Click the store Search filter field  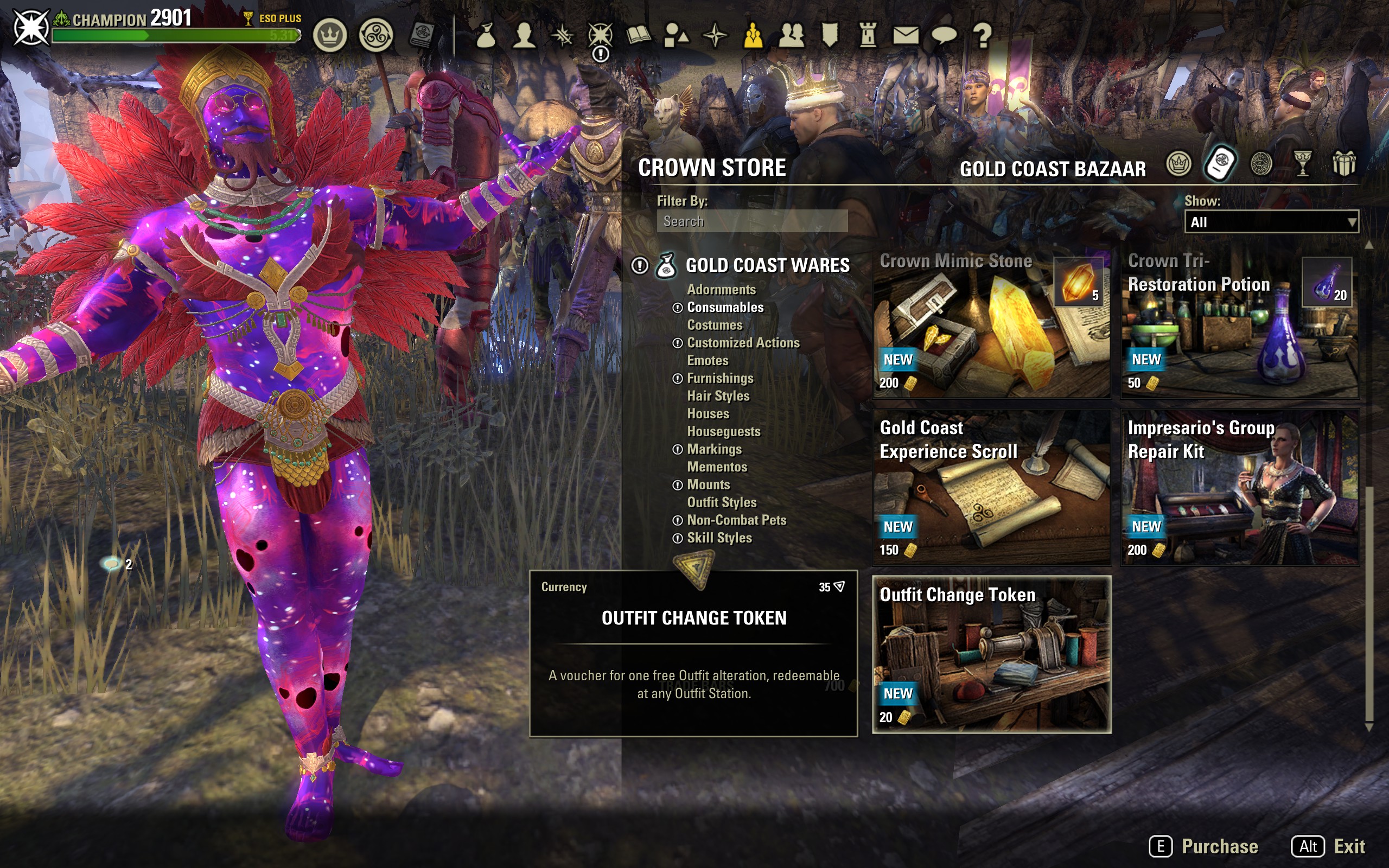(752, 221)
